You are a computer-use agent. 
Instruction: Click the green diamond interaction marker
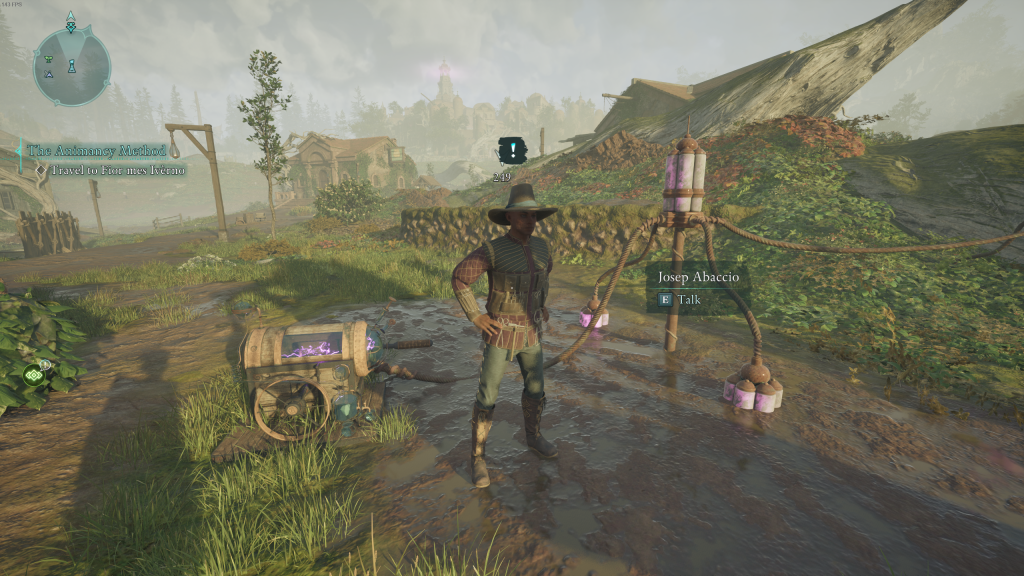click(x=34, y=376)
